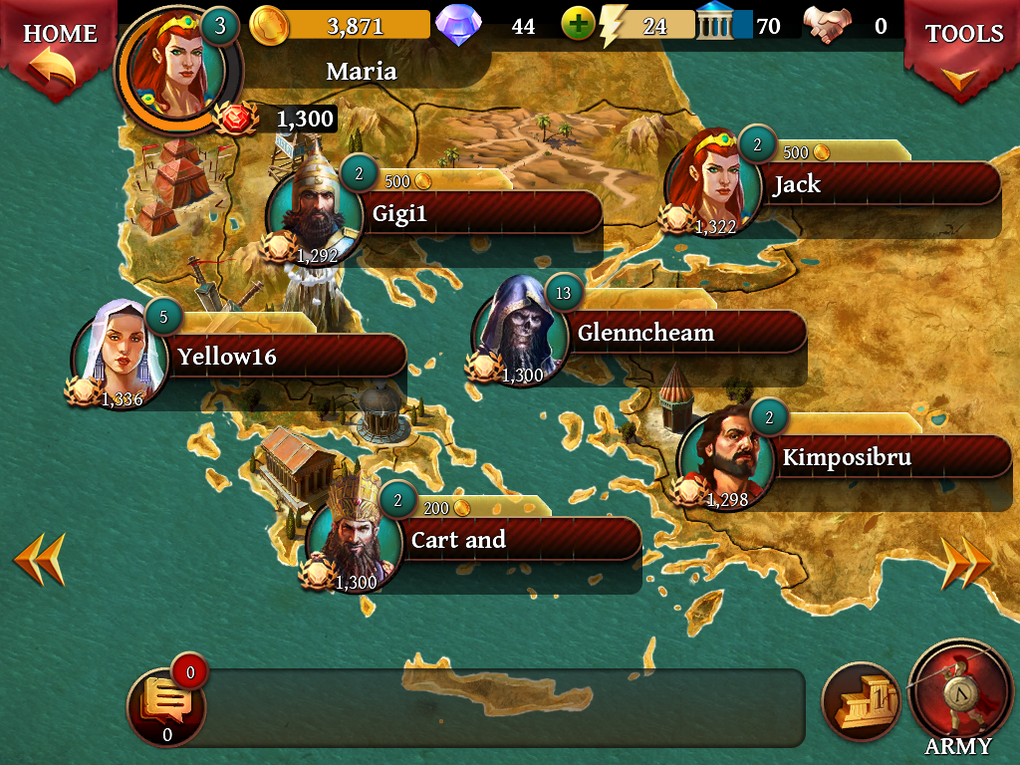Show previous opponents with left arrows
This screenshot has width=1020, height=765.
point(39,559)
